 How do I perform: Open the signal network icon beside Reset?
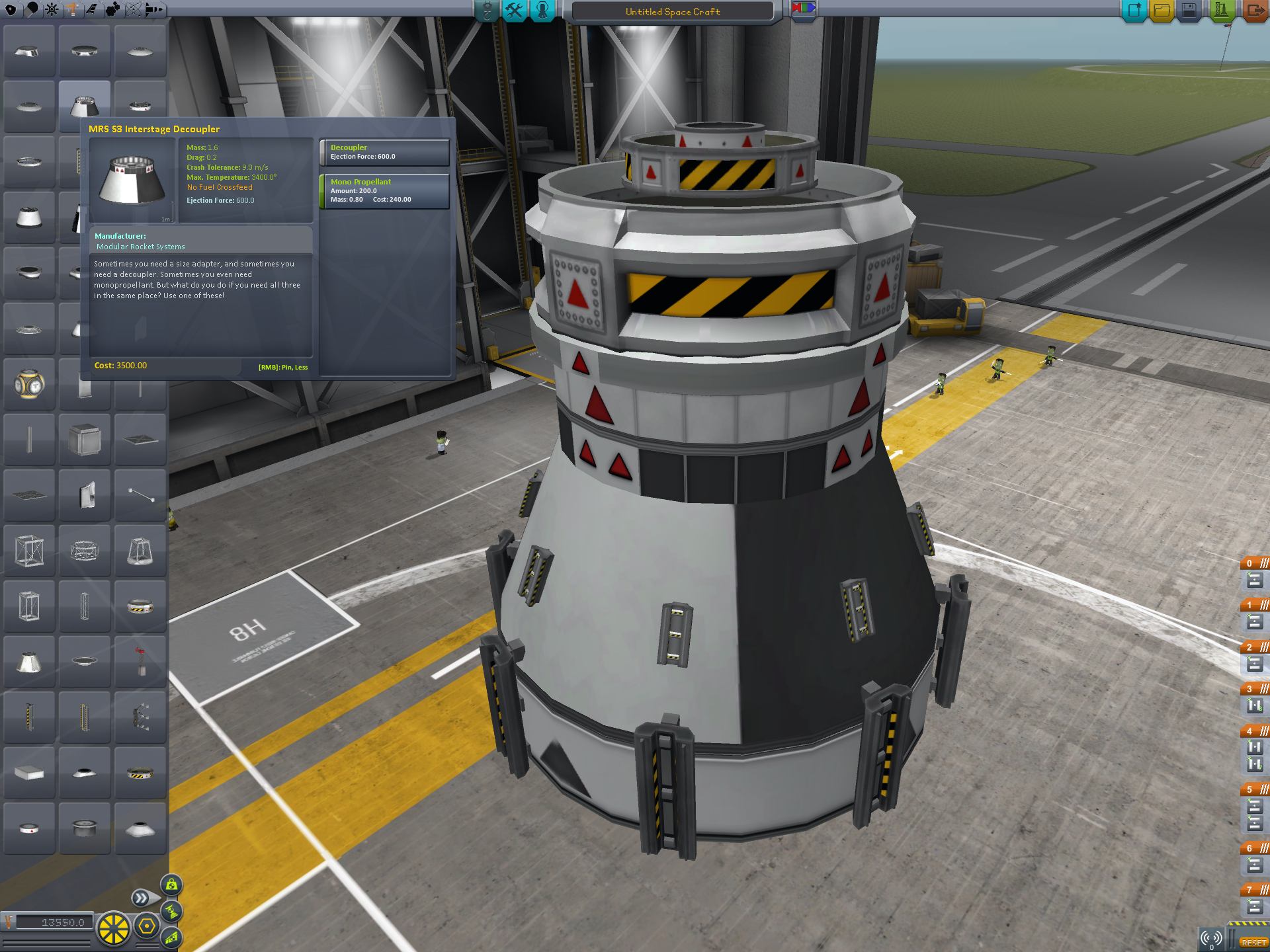(1212, 938)
